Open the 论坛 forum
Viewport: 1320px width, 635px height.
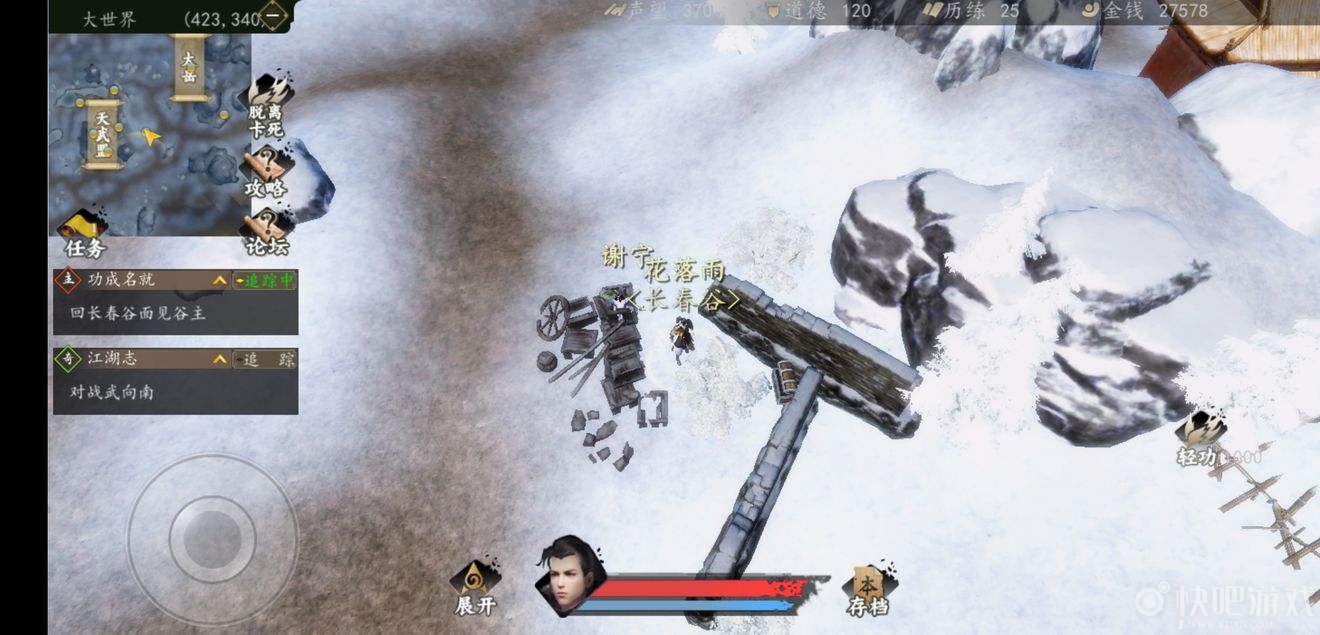tap(265, 232)
